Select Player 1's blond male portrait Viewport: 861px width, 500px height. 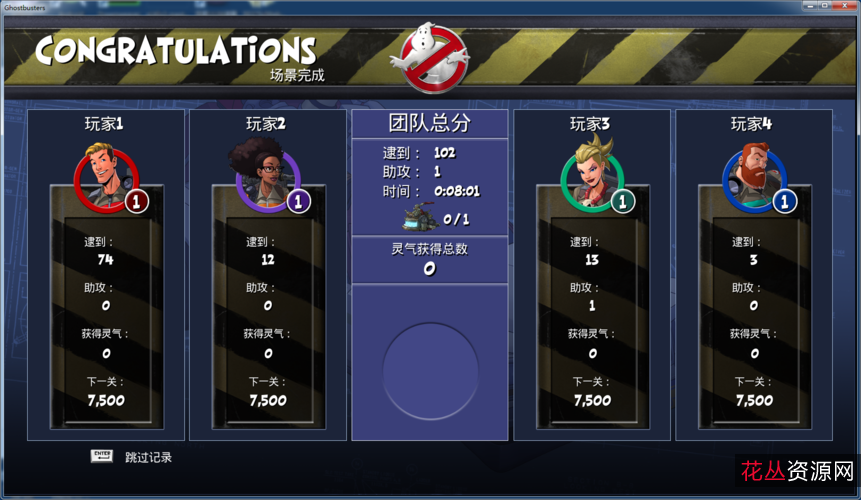tap(106, 176)
